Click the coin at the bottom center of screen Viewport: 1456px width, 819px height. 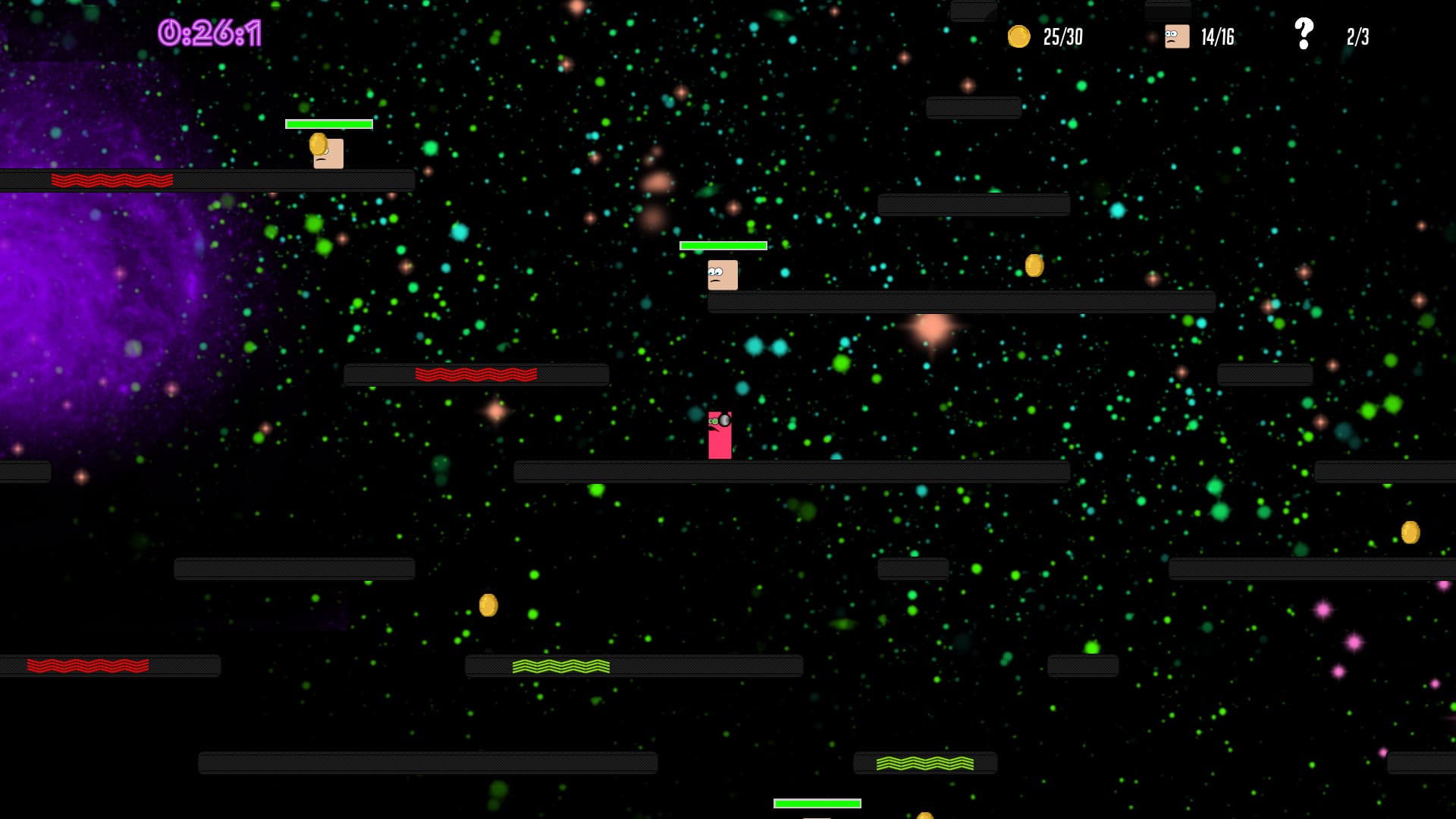click(x=923, y=815)
